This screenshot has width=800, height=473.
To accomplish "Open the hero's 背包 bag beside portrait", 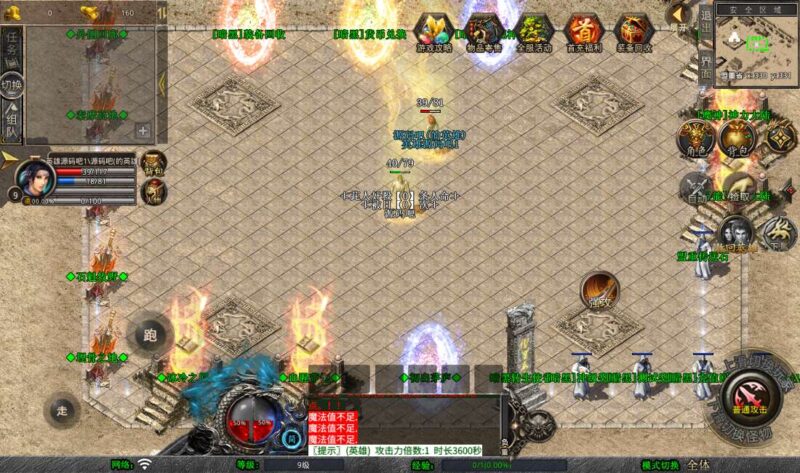I will point(153,163).
